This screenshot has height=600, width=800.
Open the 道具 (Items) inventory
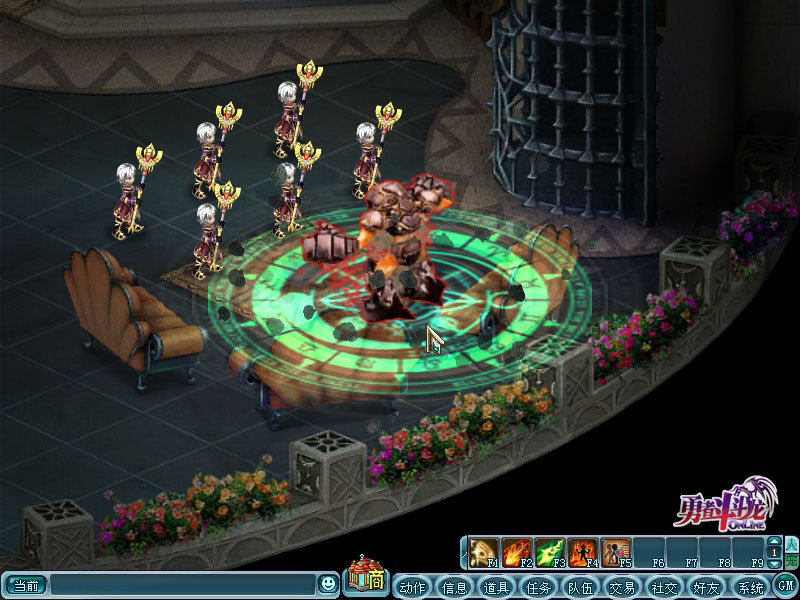pyautogui.click(x=496, y=586)
